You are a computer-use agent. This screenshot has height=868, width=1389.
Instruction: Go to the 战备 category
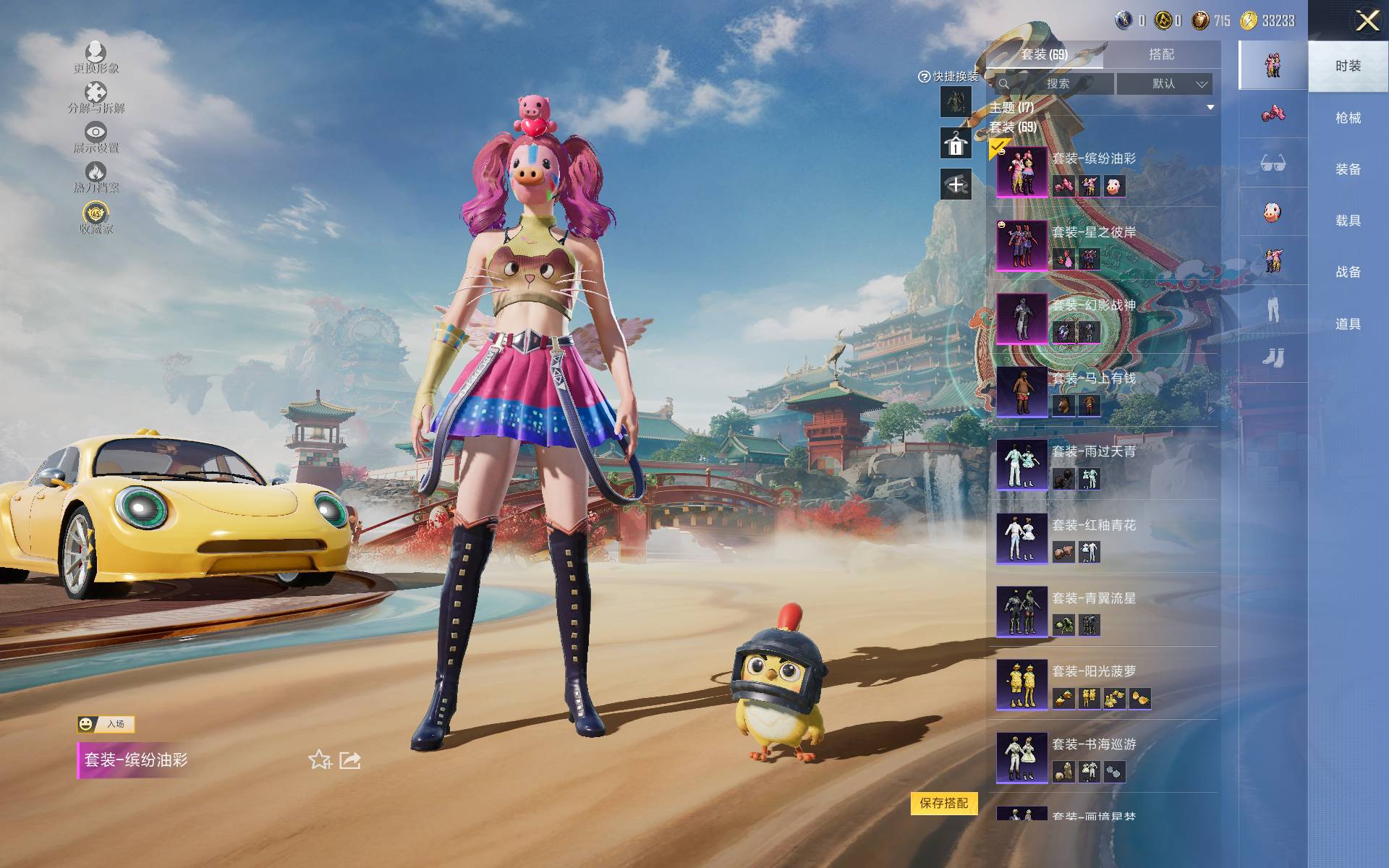(x=1348, y=272)
